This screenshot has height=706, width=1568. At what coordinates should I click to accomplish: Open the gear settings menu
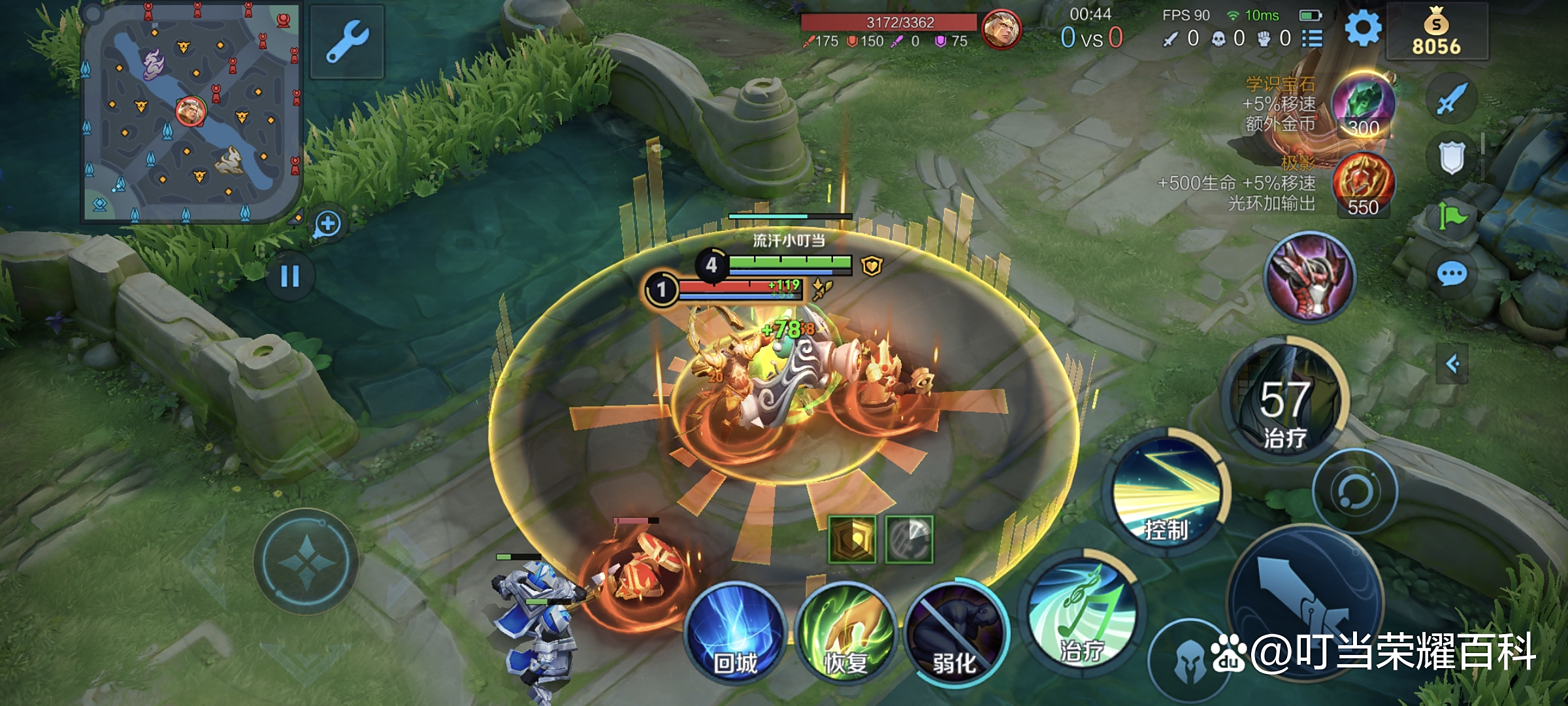1363,29
